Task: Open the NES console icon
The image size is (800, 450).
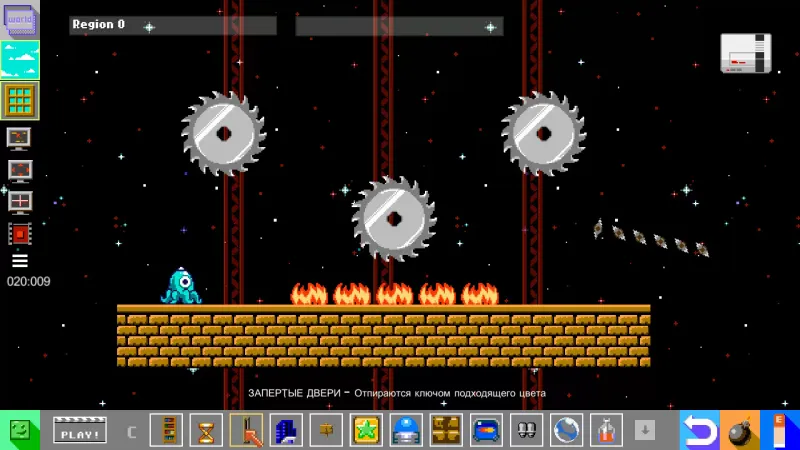Action: pos(746,52)
